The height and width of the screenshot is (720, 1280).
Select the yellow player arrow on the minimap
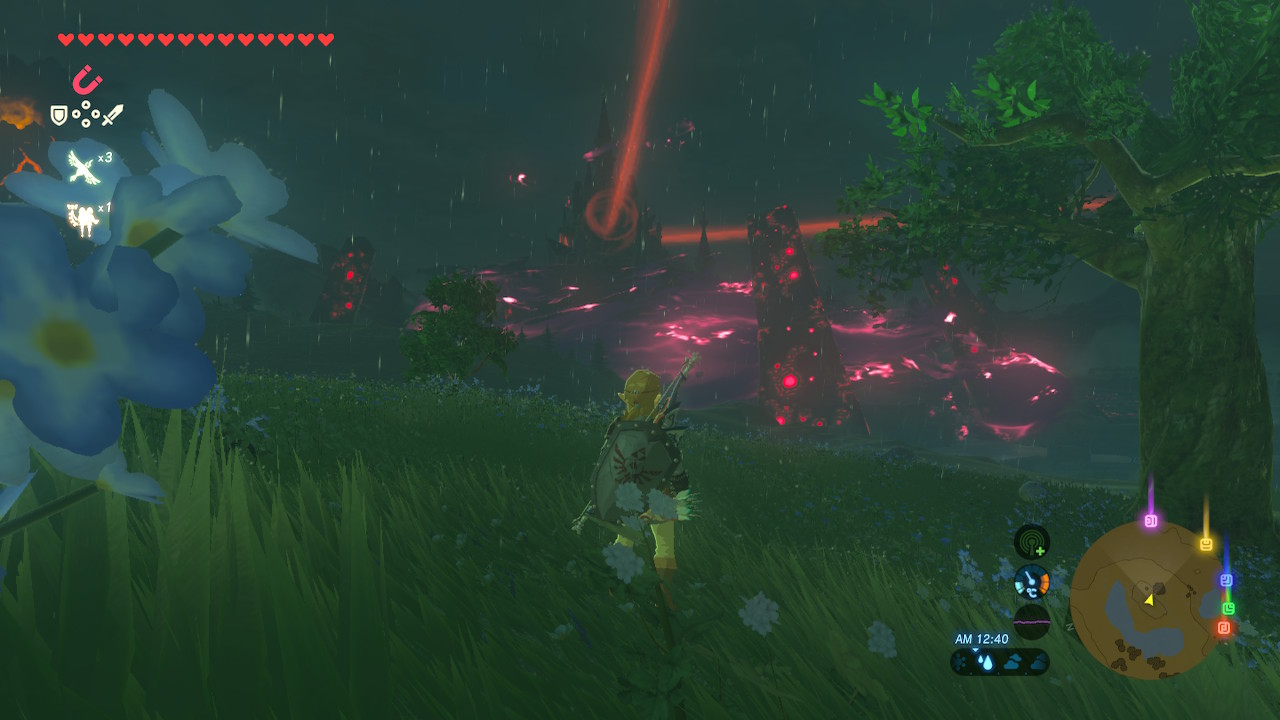coord(1150,600)
